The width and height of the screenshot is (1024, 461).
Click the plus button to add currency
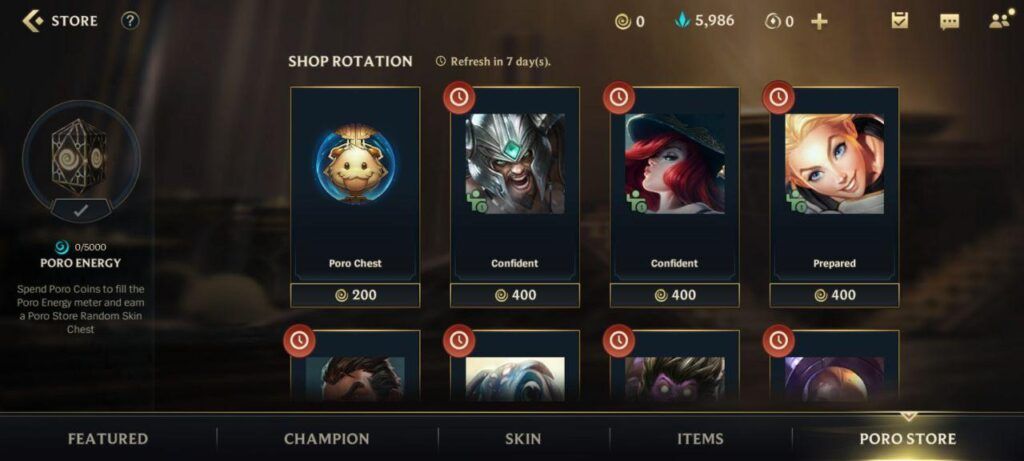pyautogui.click(x=819, y=21)
